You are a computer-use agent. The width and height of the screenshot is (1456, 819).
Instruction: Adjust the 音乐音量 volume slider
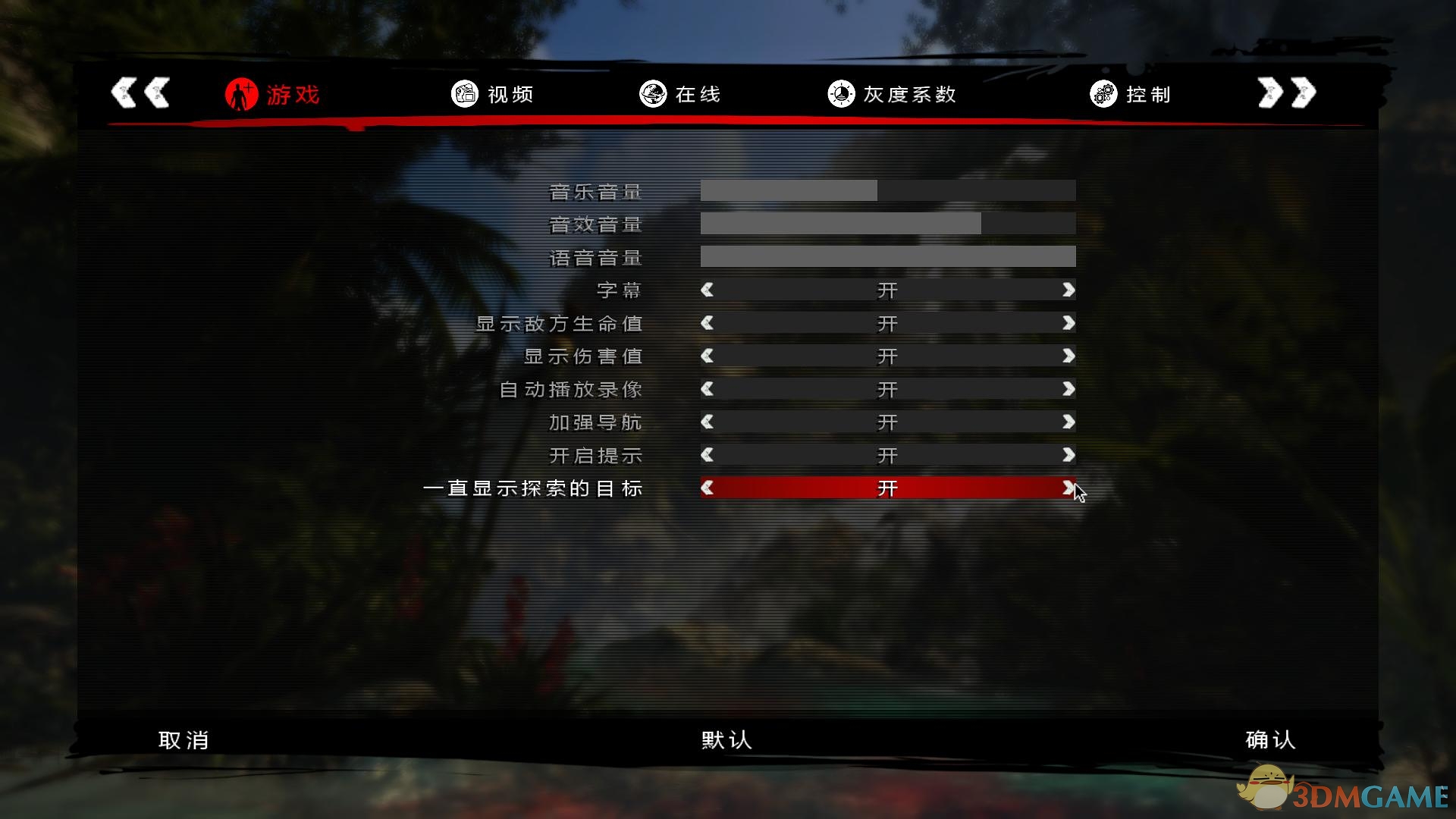coord(887,190)
